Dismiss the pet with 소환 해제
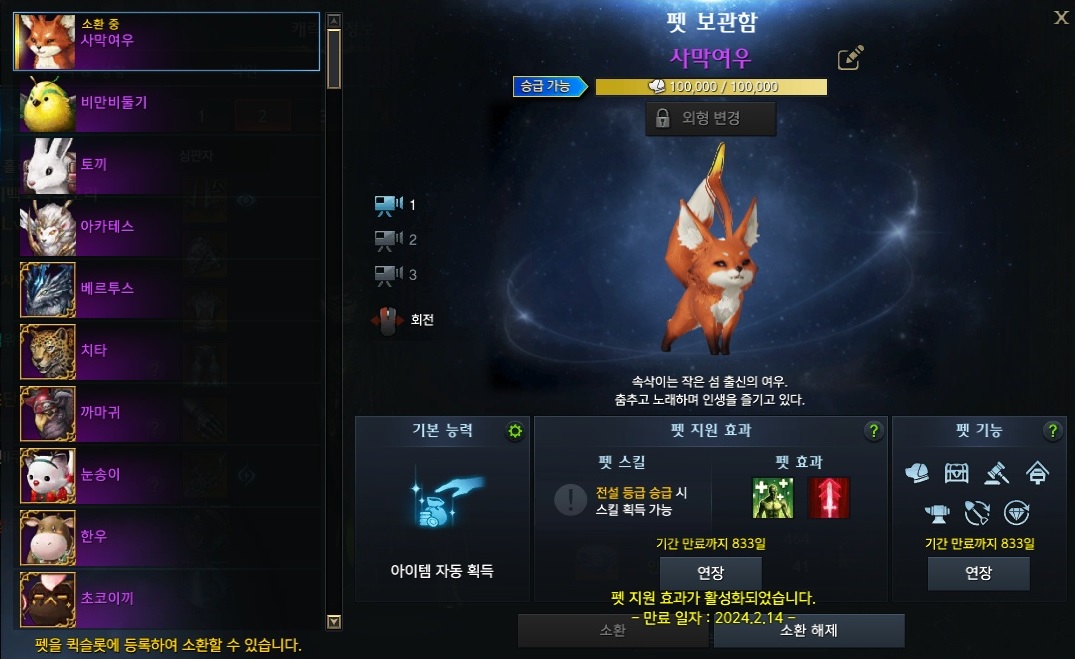This screenshot has width=1075, height=659. pos(808,630)
